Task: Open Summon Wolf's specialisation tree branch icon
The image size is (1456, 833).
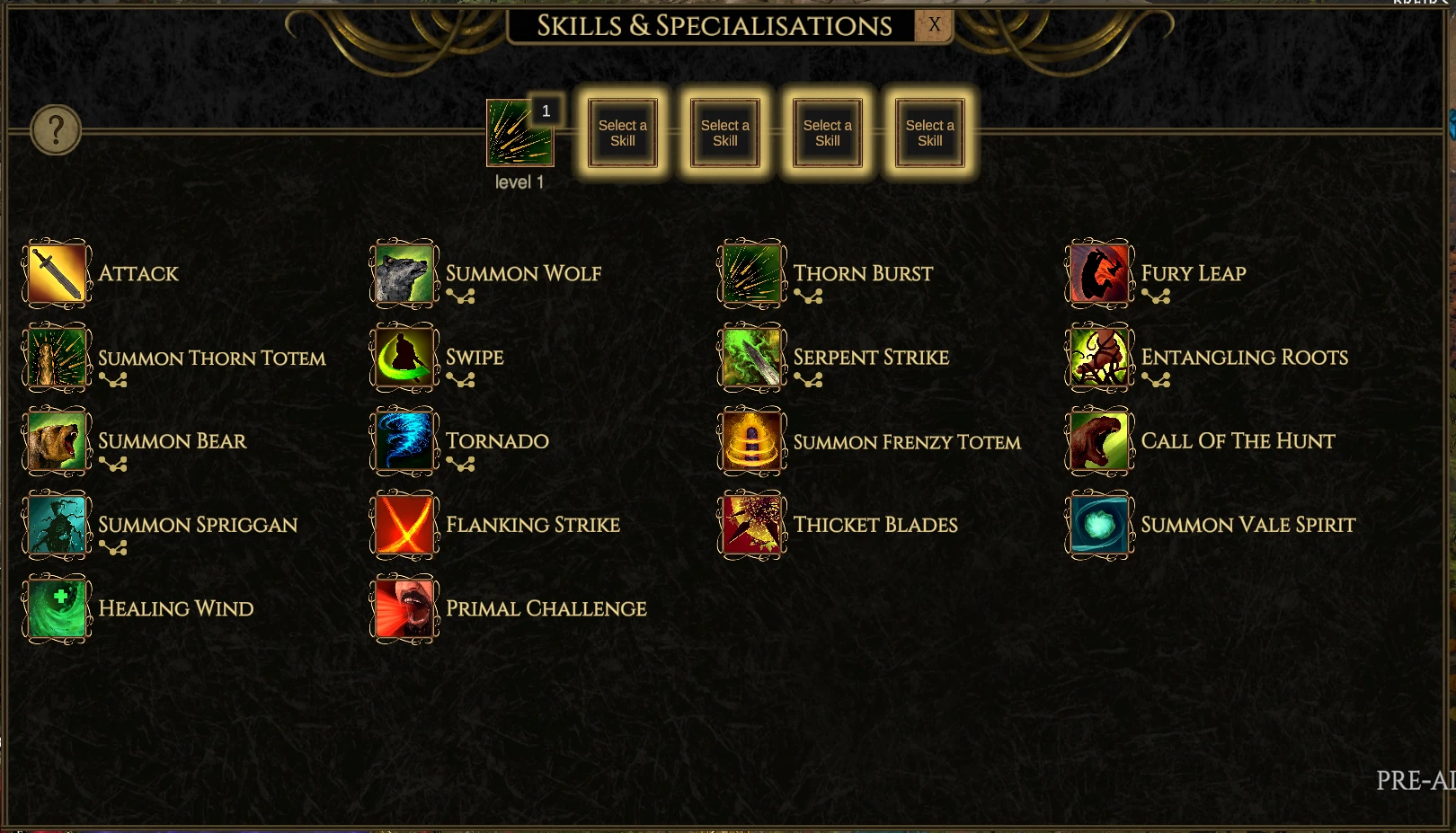Action: 459,295
